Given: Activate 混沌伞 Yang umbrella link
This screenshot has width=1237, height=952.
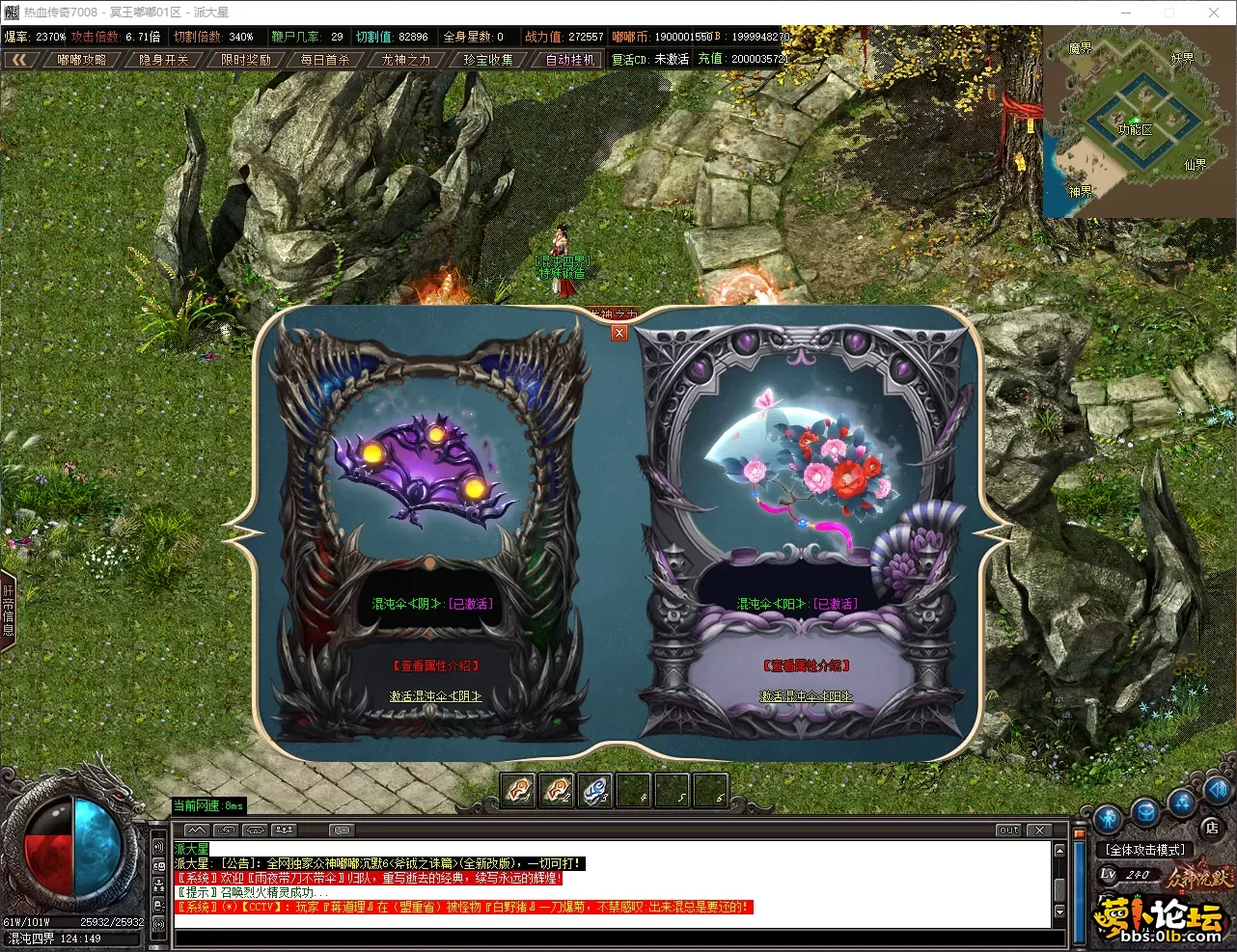Looking at the screenshot, I should click(x=806, y=696).
